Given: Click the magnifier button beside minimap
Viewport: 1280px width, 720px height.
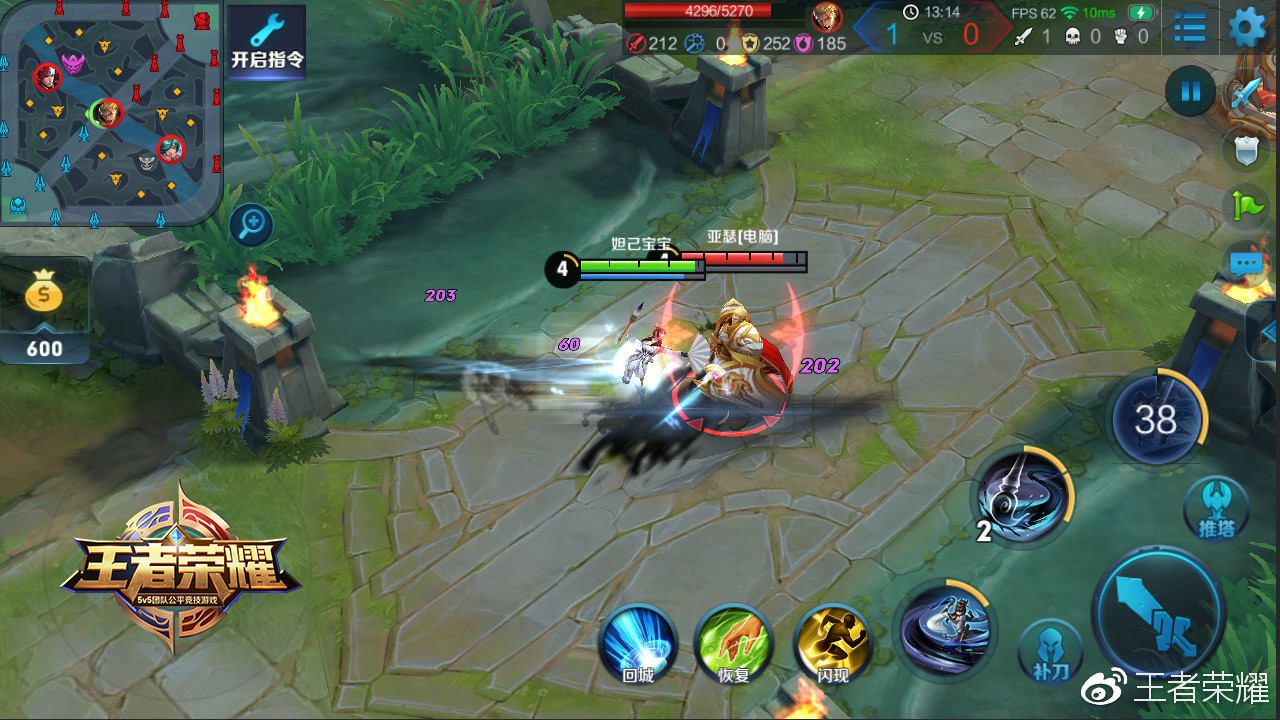Looking at the screenshot, I should pos(251,225).
